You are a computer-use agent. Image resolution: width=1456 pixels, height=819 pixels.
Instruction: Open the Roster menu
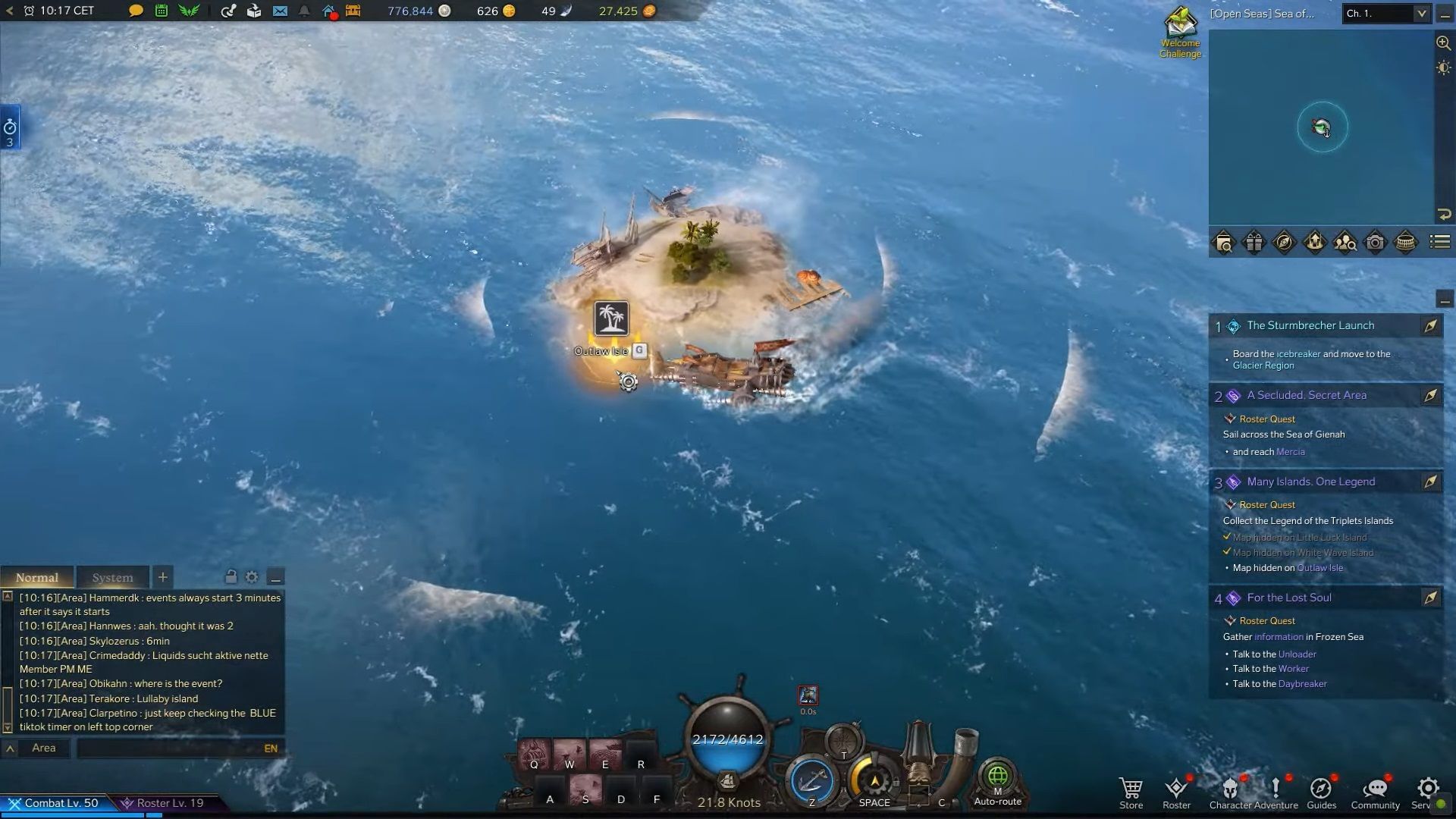[x=1176, y=792]
